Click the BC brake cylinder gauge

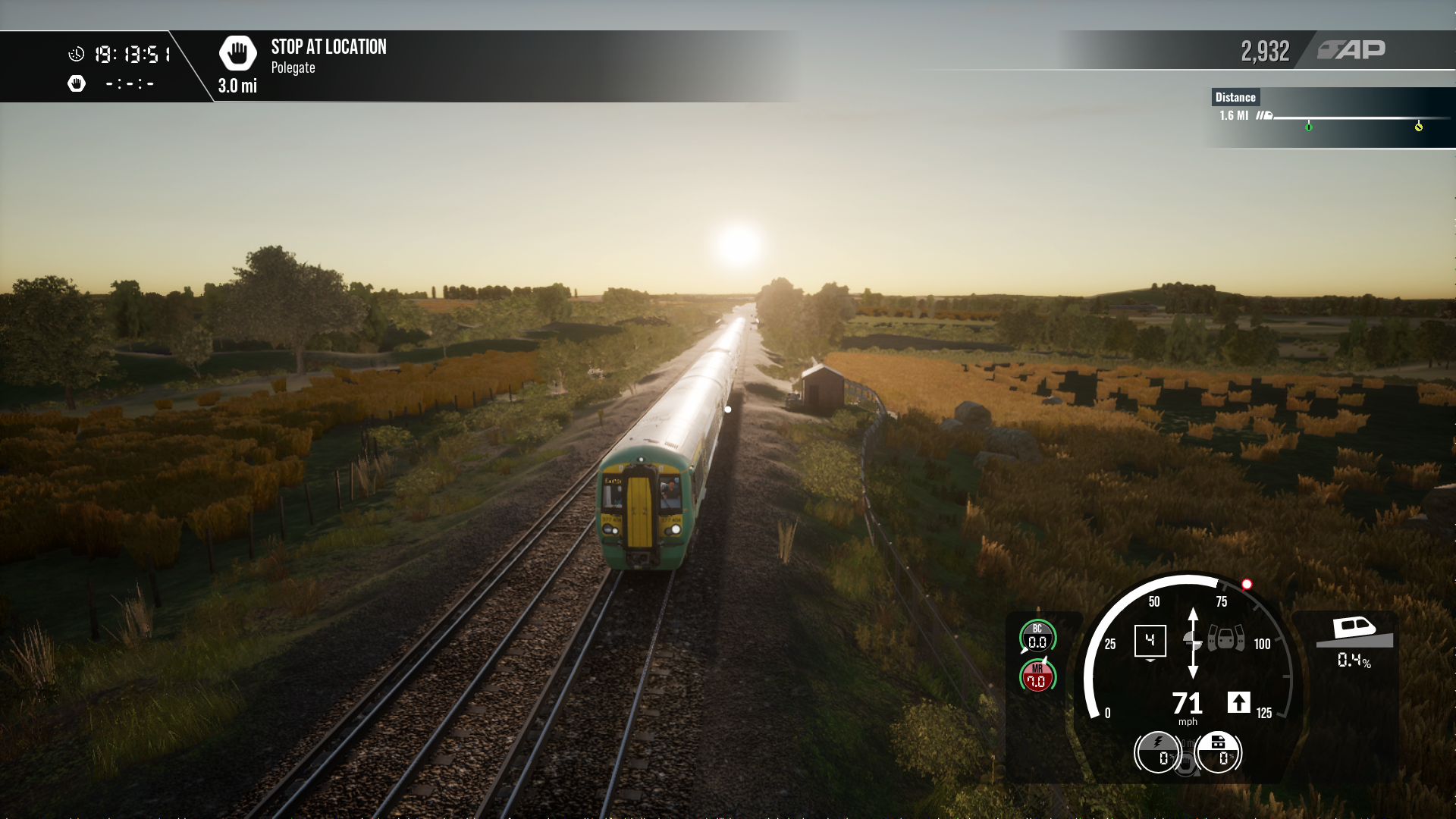[x=1037, y=637]
